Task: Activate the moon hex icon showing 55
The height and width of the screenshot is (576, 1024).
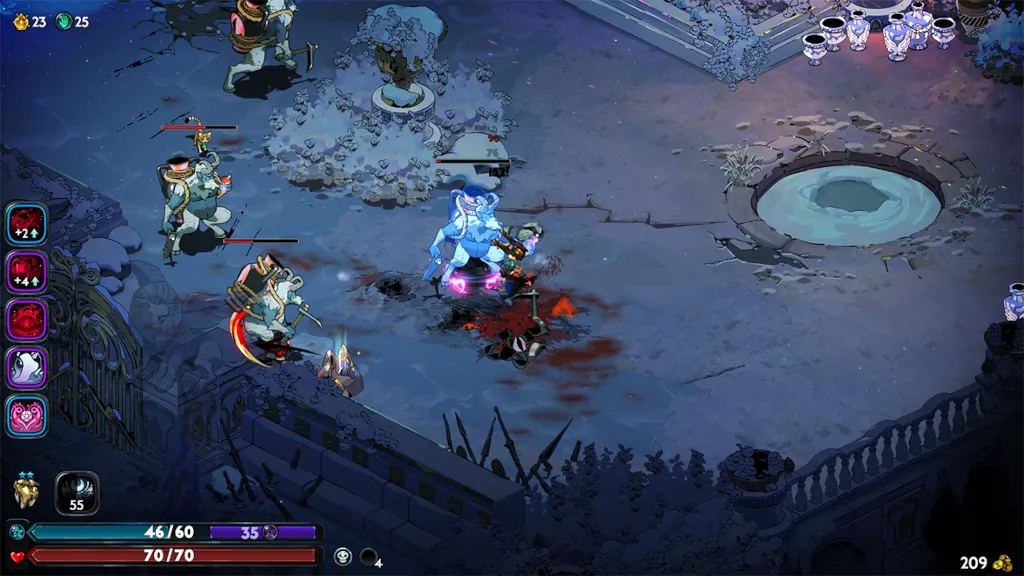Action: click(77, 492)
